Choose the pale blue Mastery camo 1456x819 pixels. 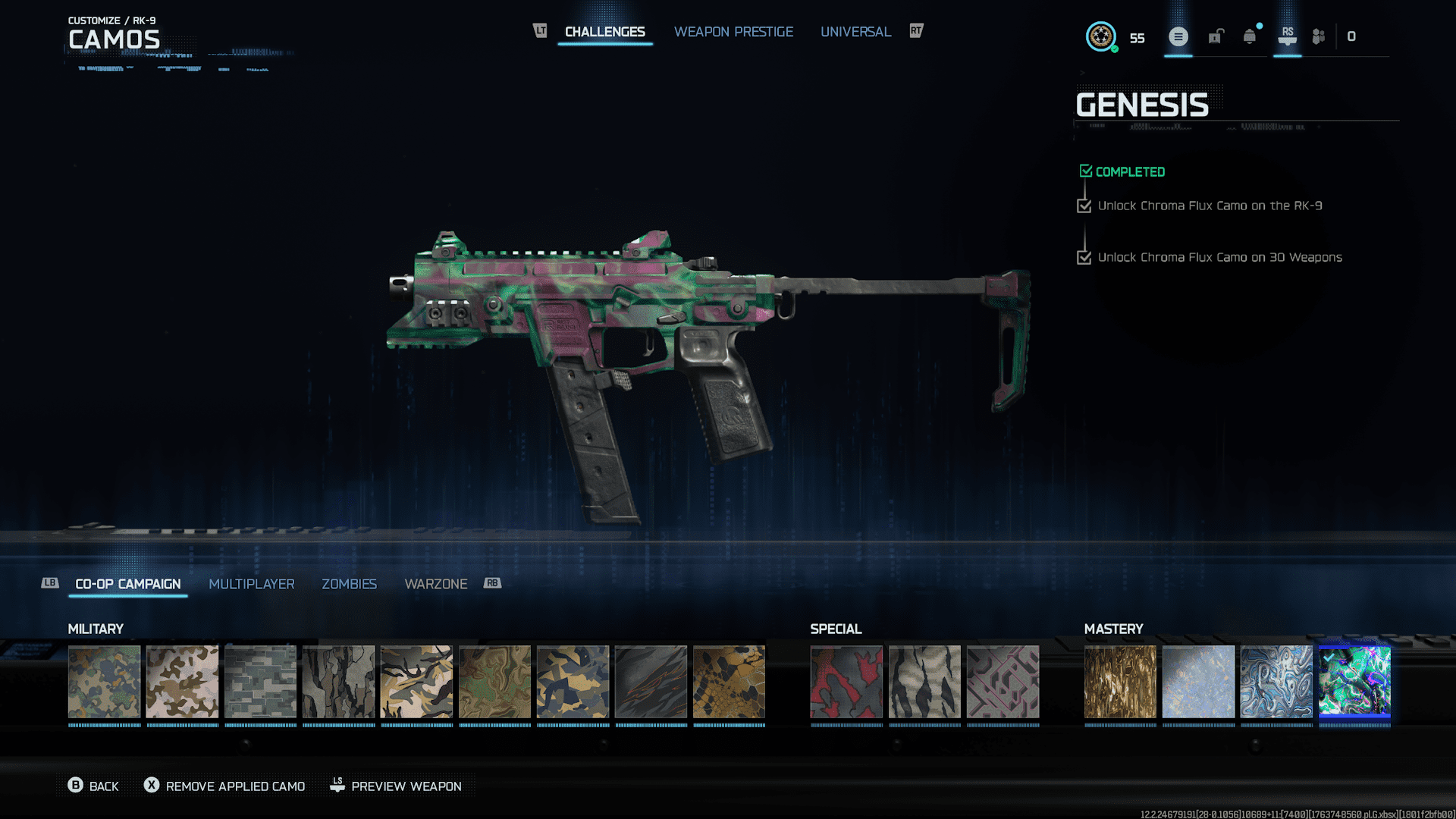1198,682
